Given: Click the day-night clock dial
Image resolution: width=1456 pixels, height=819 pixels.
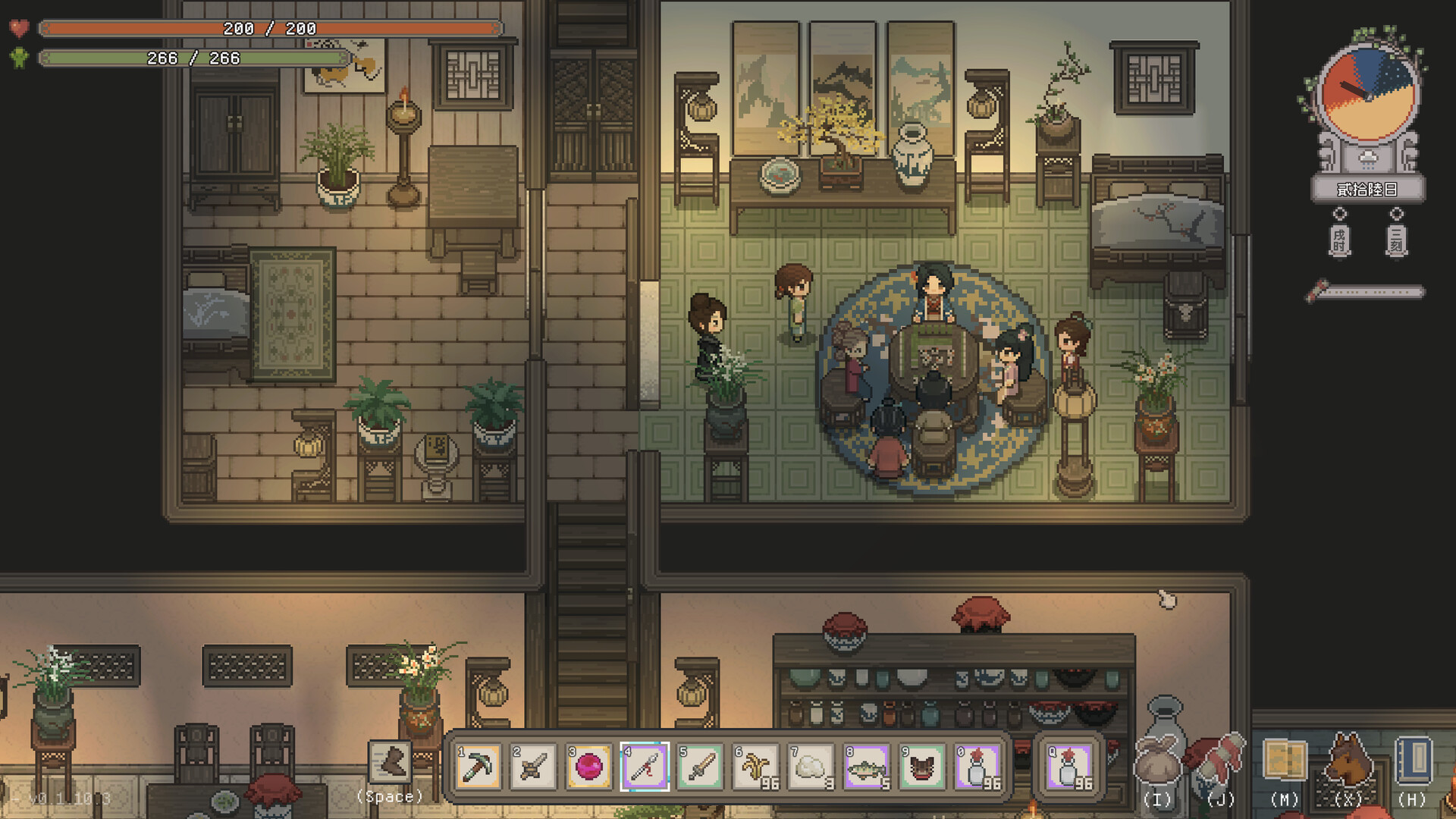Looking at the screenshot, I should pos(1367,93).
